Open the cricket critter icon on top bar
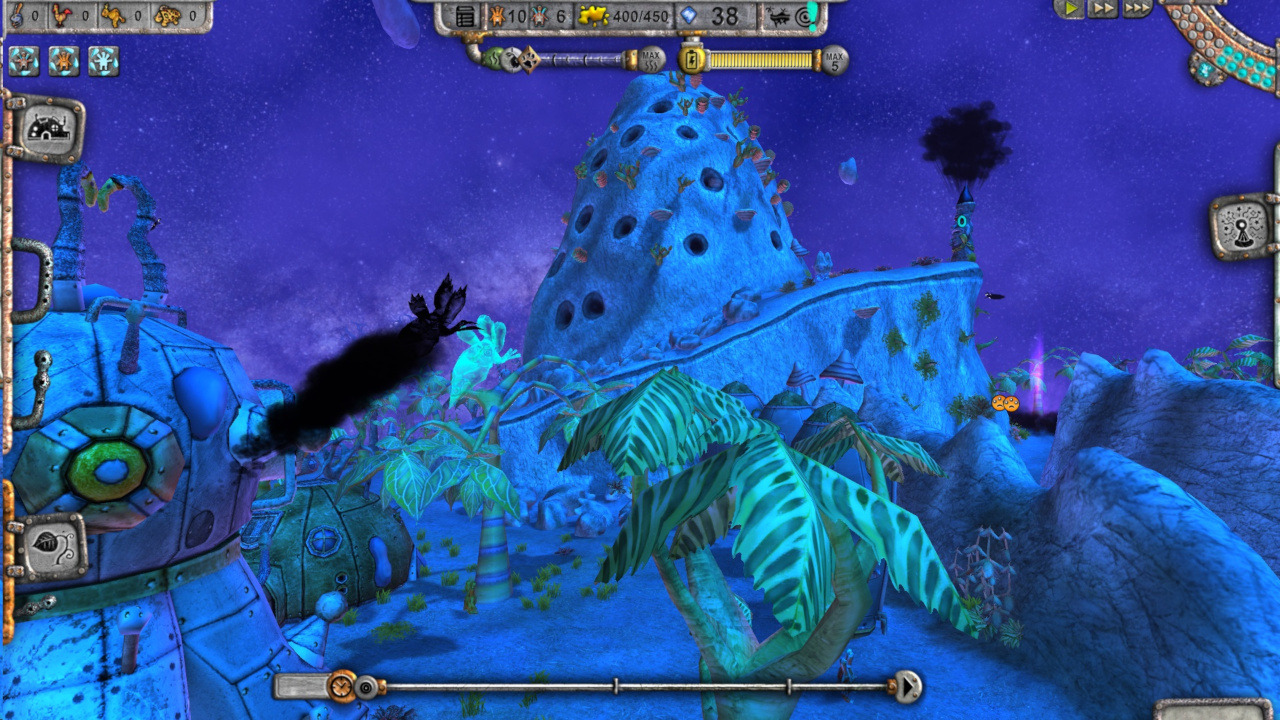This screenshot has width=1280, height=720. (779, 15)
